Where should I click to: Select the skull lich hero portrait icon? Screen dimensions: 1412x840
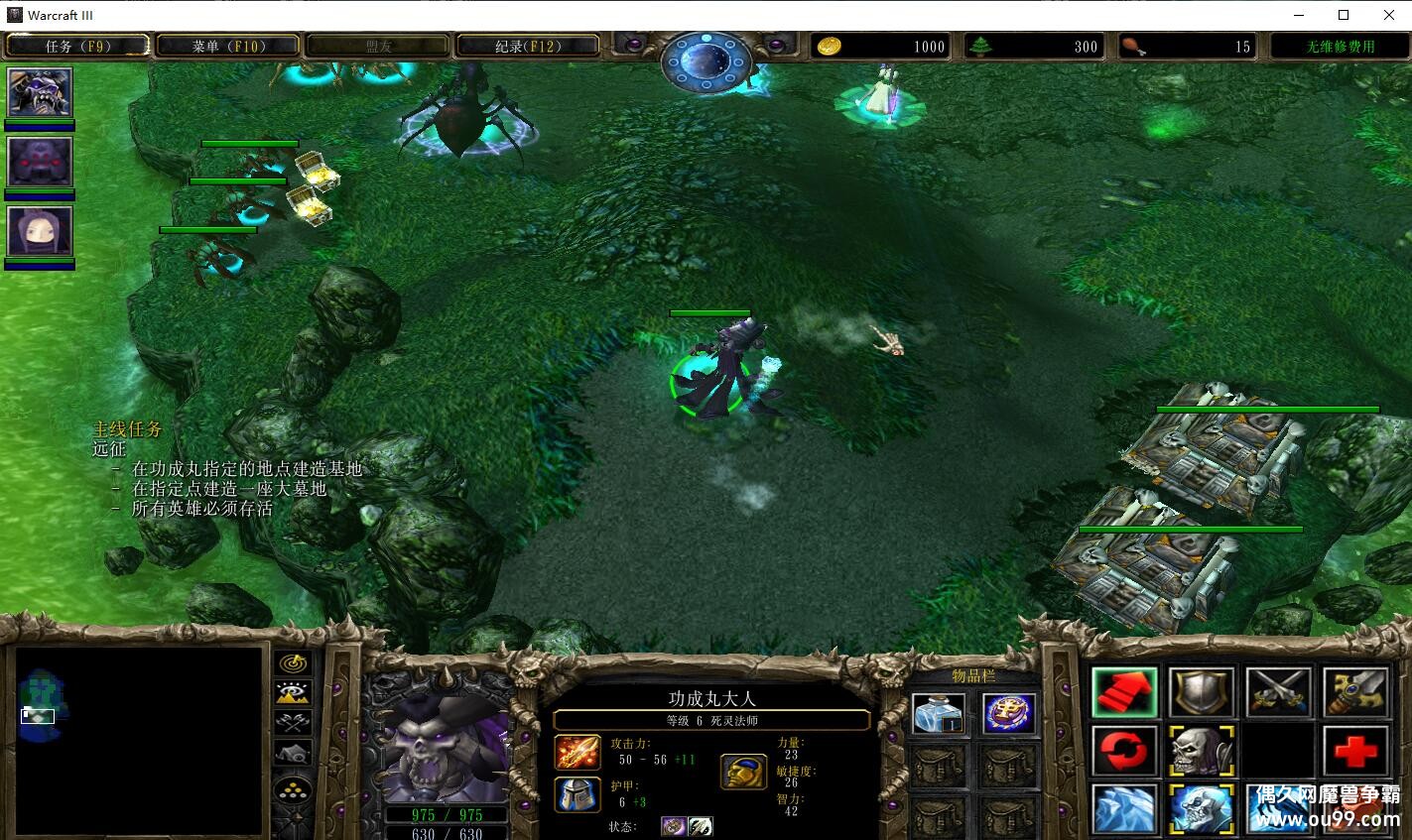[x=40, y=93]
